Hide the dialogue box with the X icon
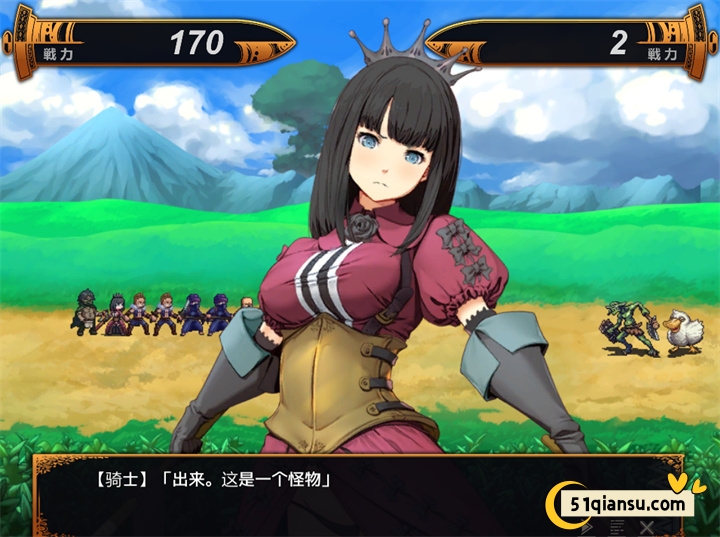Viewport: 720px width, 537px height. (648, 526)
